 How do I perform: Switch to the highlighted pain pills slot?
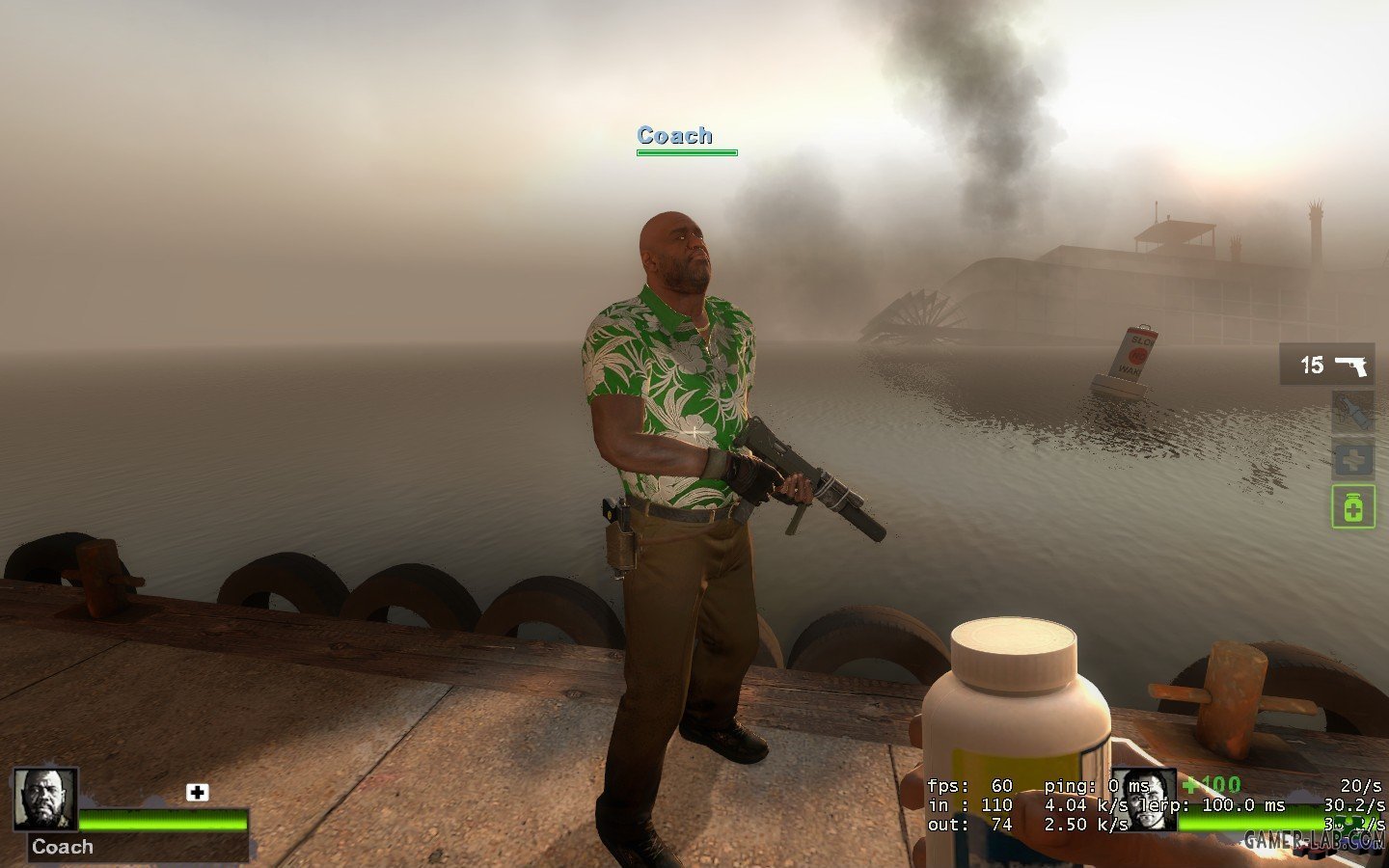pos(1352,506)
